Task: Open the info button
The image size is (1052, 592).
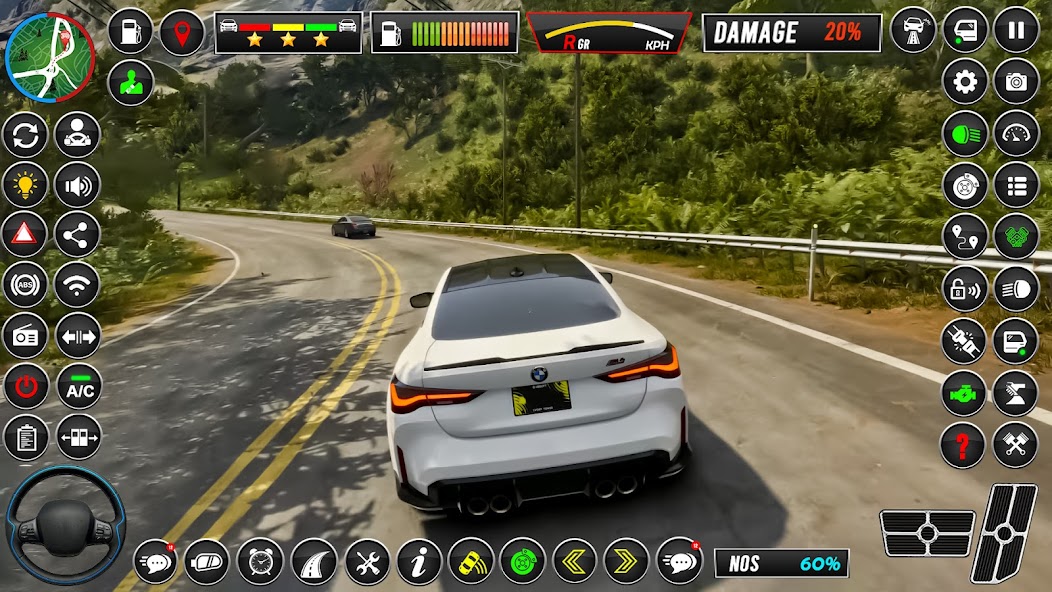Action: pyautogui.click(x=419, y=561)
